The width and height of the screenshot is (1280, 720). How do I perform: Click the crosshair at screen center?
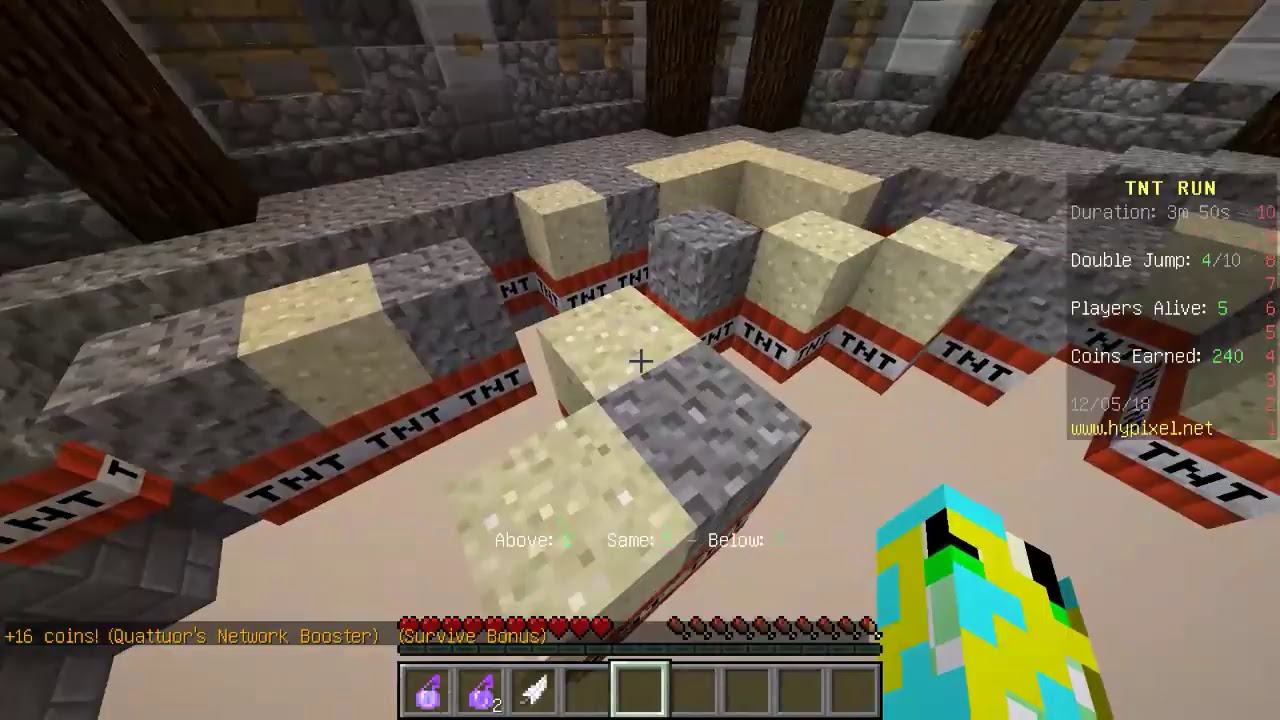coord(640,360)
